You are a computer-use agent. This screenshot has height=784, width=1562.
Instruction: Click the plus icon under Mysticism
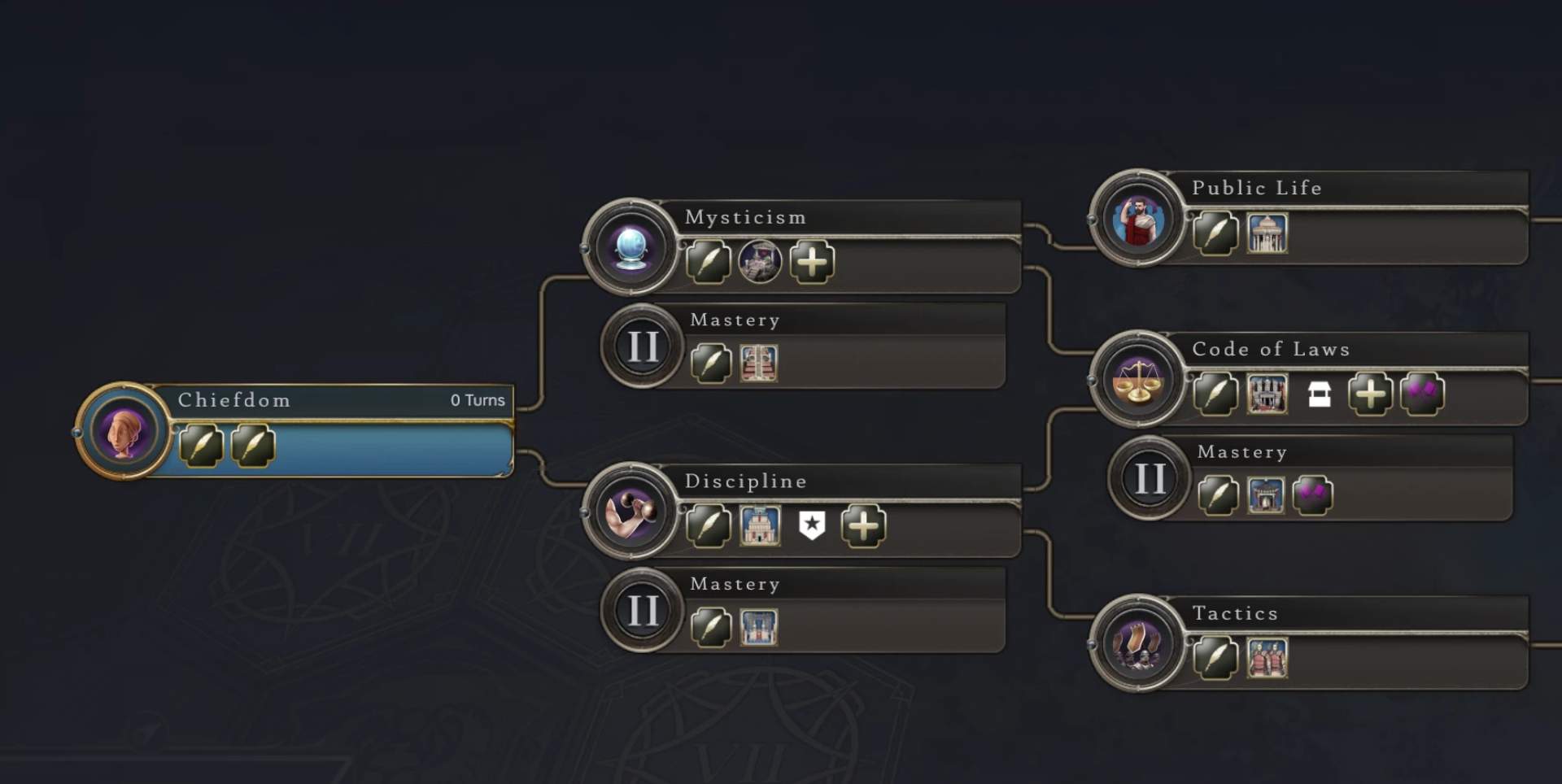coord(812,262)
